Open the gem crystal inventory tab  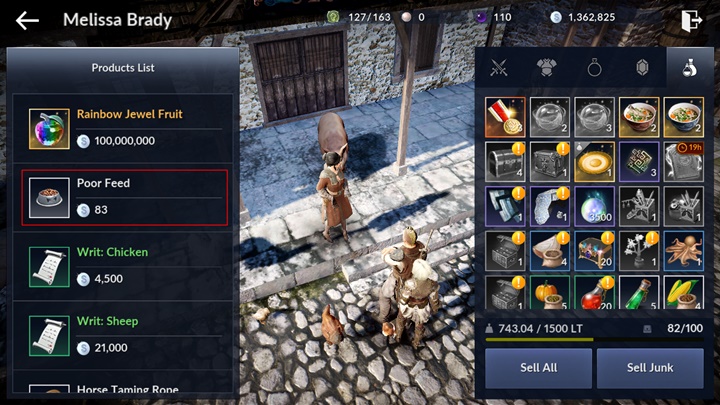tap(642, 68)
